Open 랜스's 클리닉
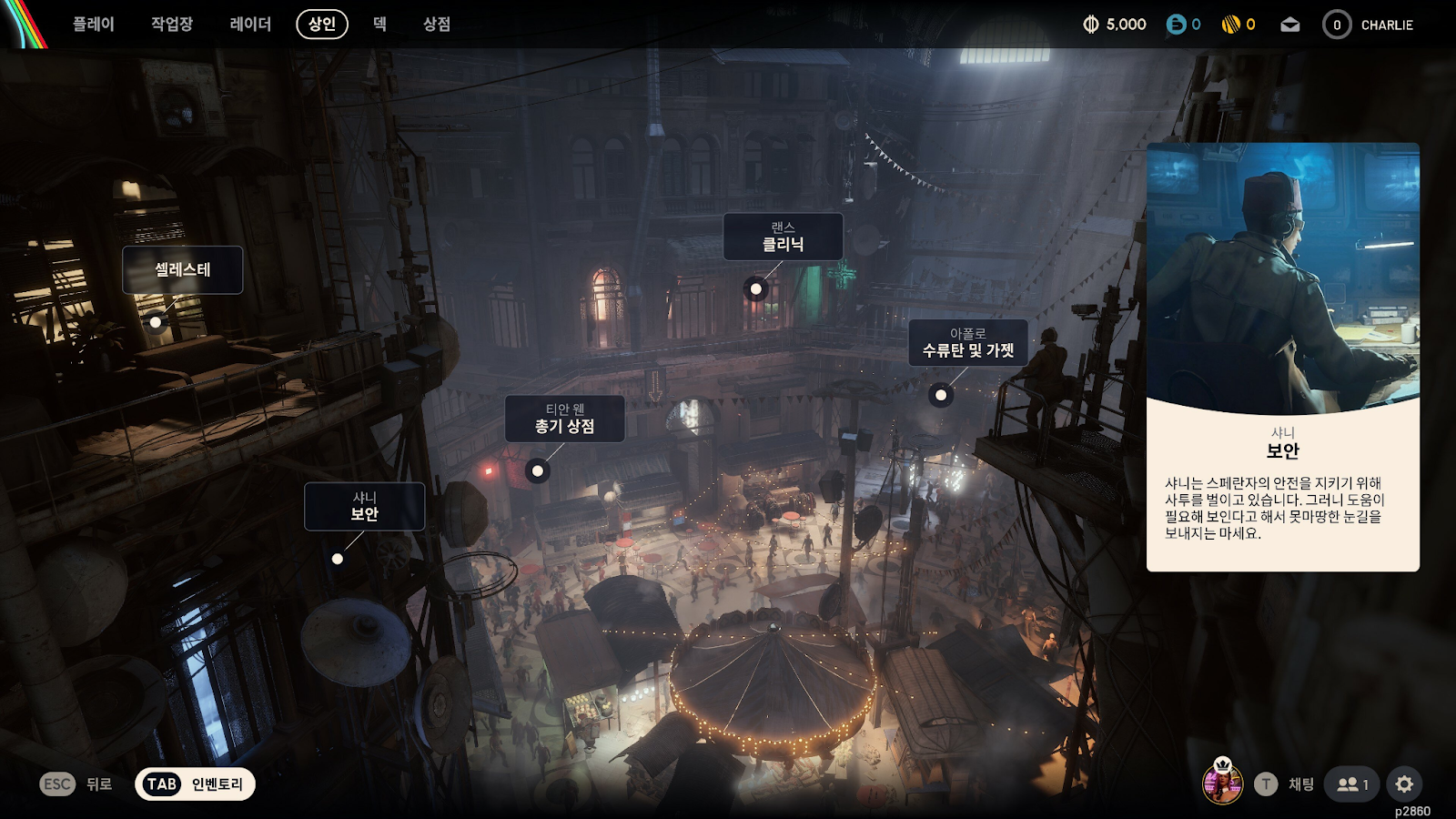 coord(783,237)
